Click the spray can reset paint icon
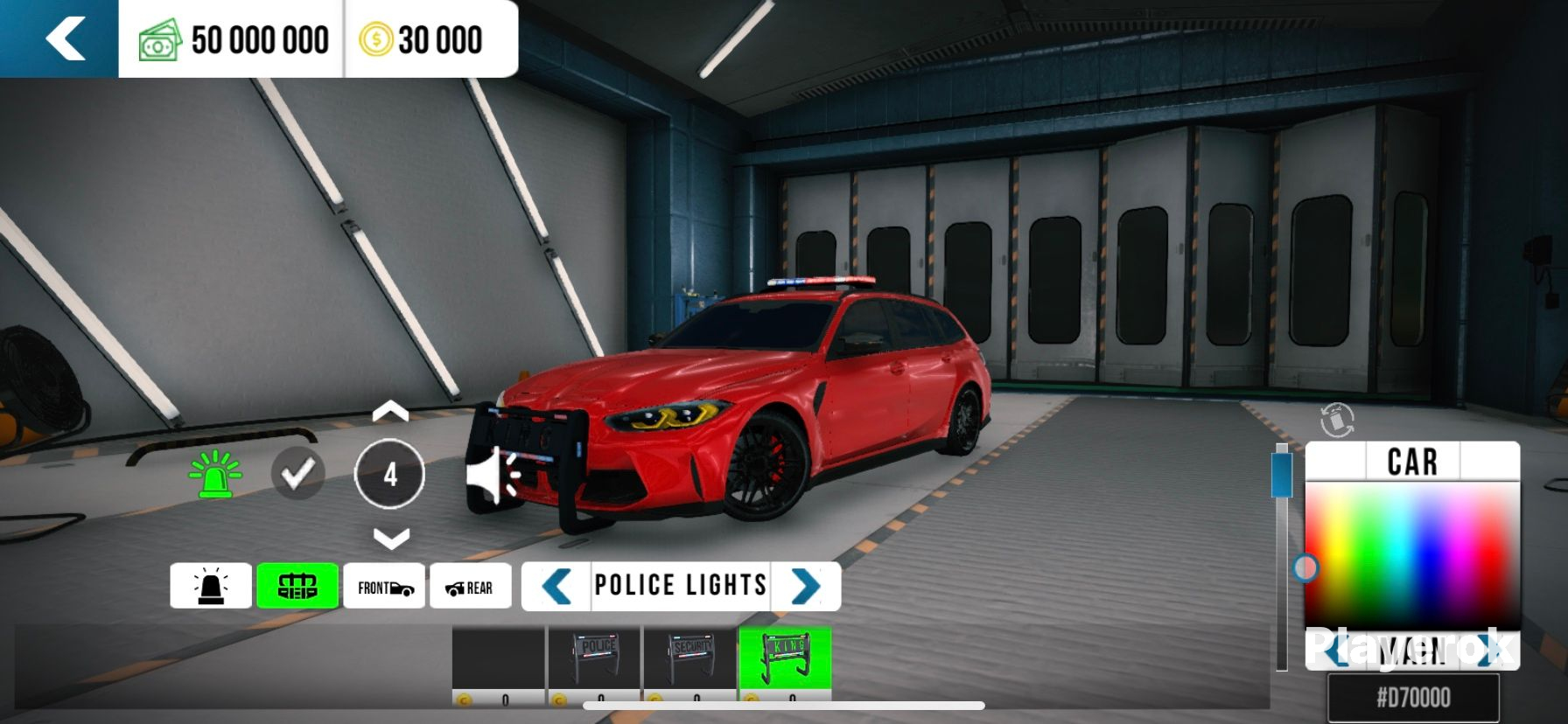Image resolution: width=1568 pixels, height=724 pixels. point(1336,420)
